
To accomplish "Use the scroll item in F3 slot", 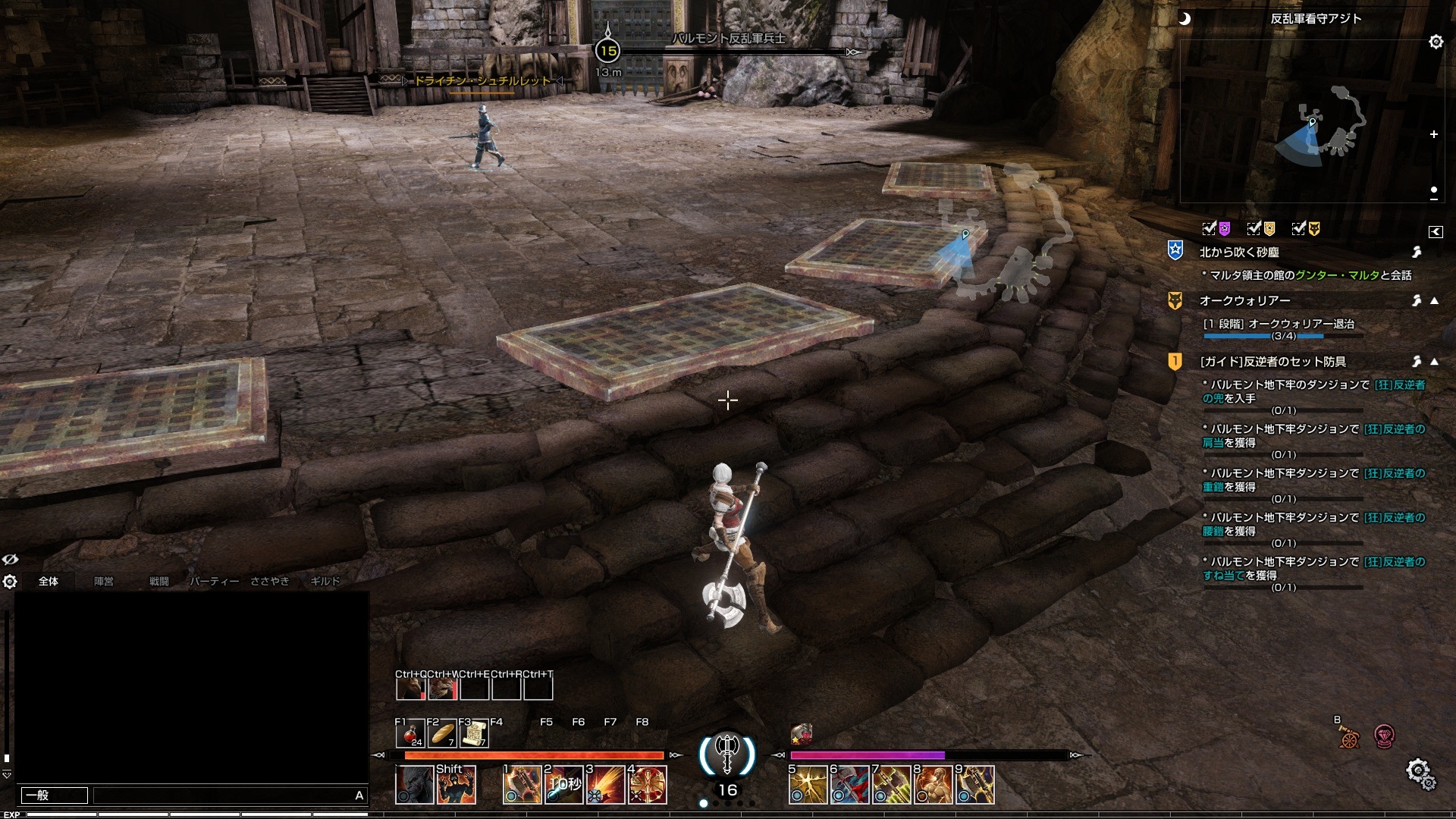I will point(474,733).
